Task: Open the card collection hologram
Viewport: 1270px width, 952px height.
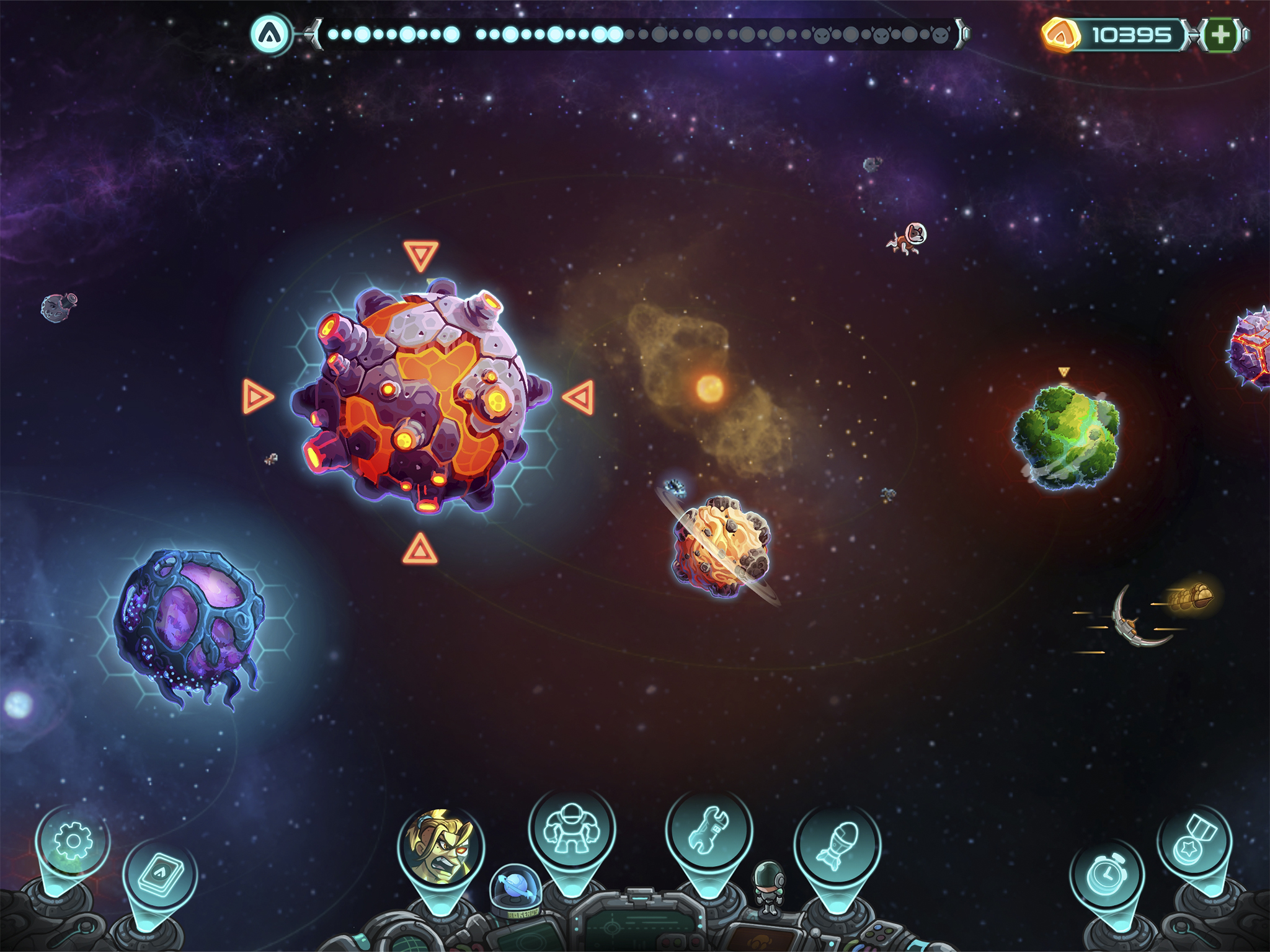Action: coord(160,874)
